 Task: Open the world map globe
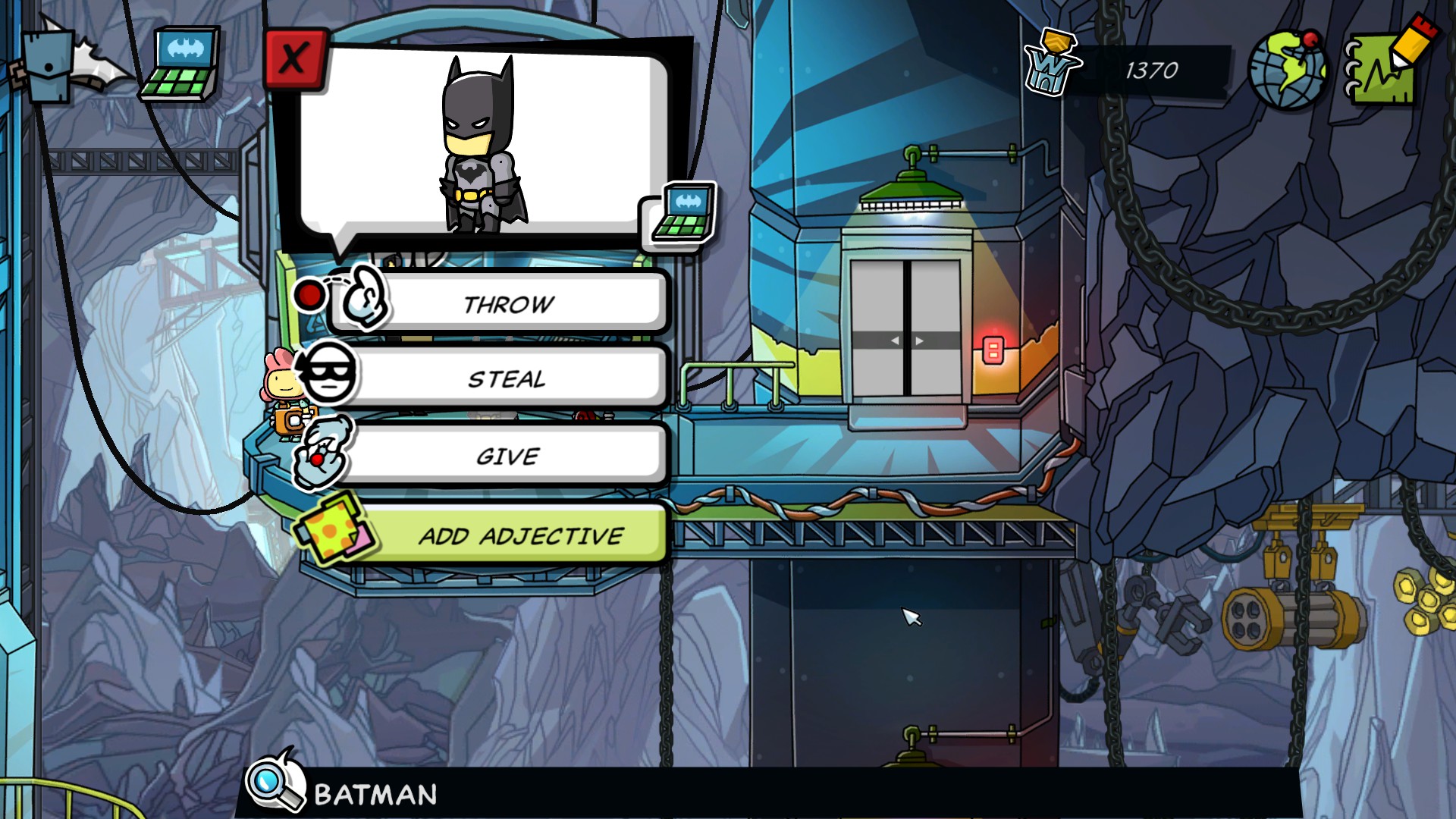point(1288,70)
